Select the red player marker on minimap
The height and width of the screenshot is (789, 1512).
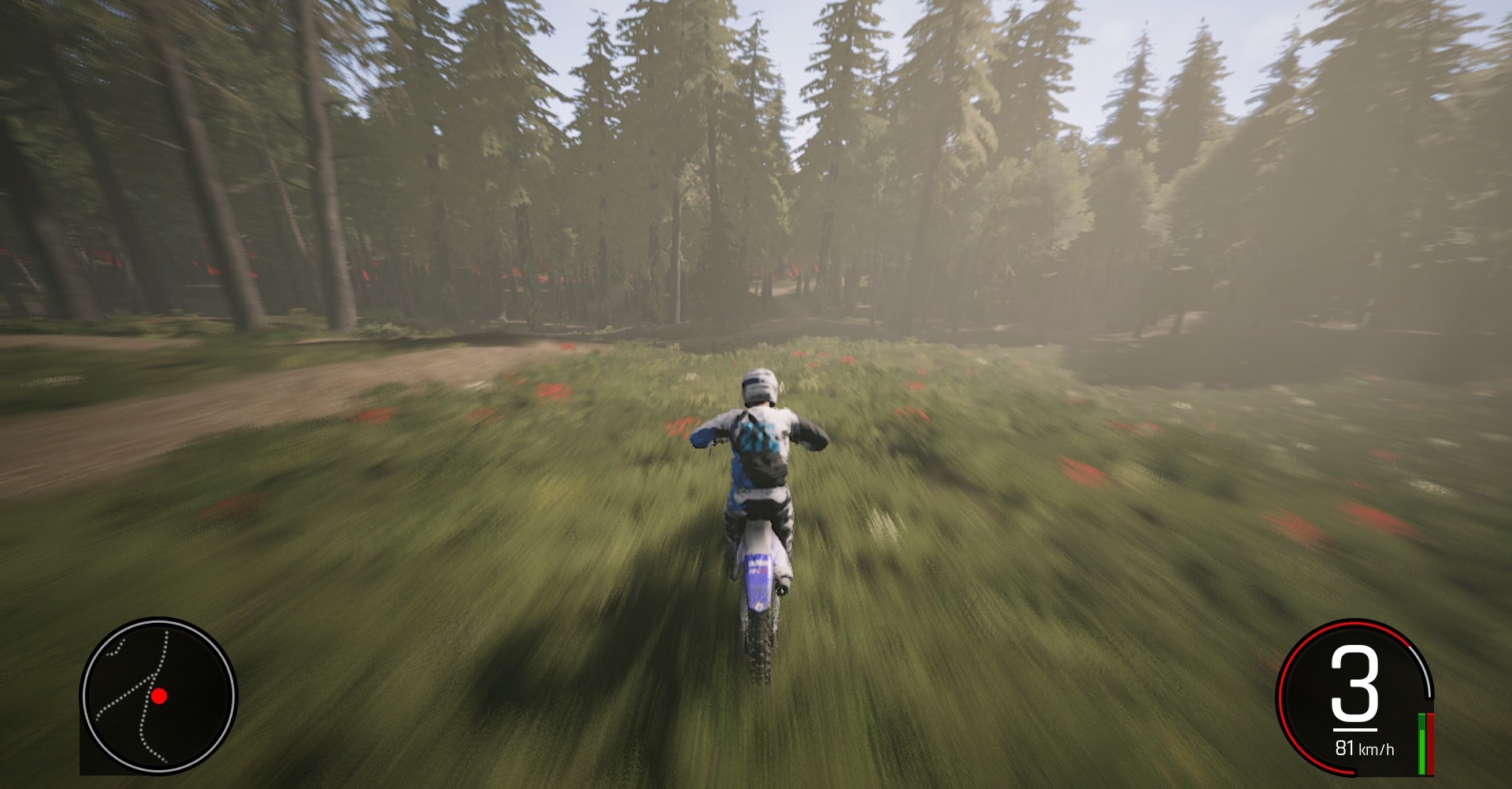click(x=160, y=696)
